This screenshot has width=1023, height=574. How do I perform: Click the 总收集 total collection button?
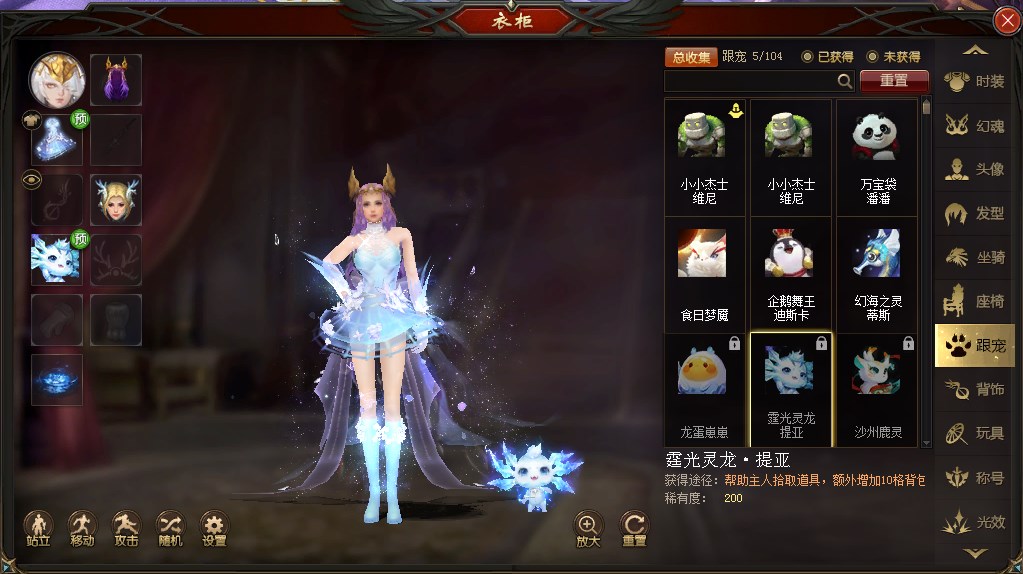coord(691,57)
